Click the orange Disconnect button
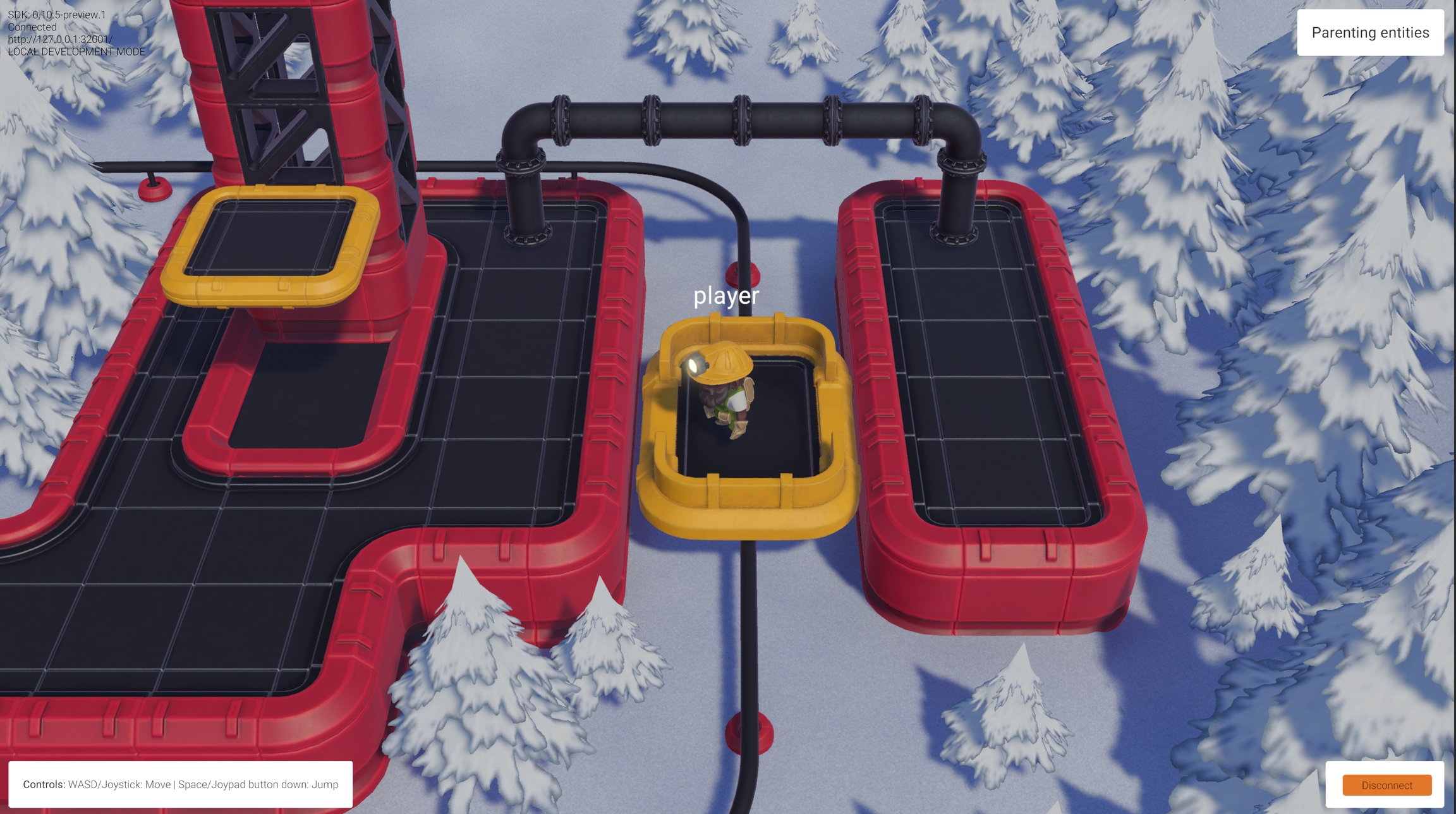This screenshot has width=1456, height=814. pyautogui.click(x=1386, y=785)
